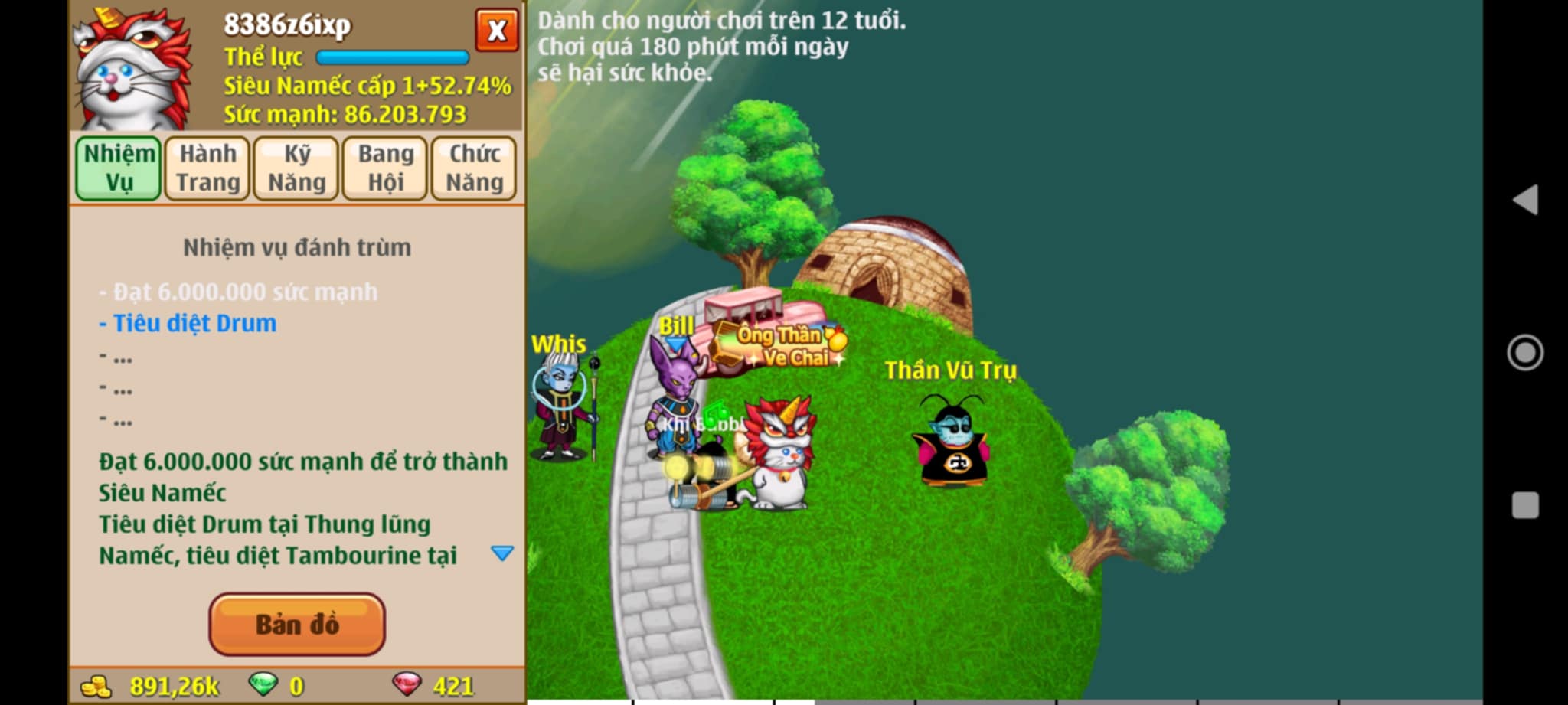This screenshot has height=705, width=1568.
Task: Show the Bang Hội tab
Action: (x=385, y=168)
